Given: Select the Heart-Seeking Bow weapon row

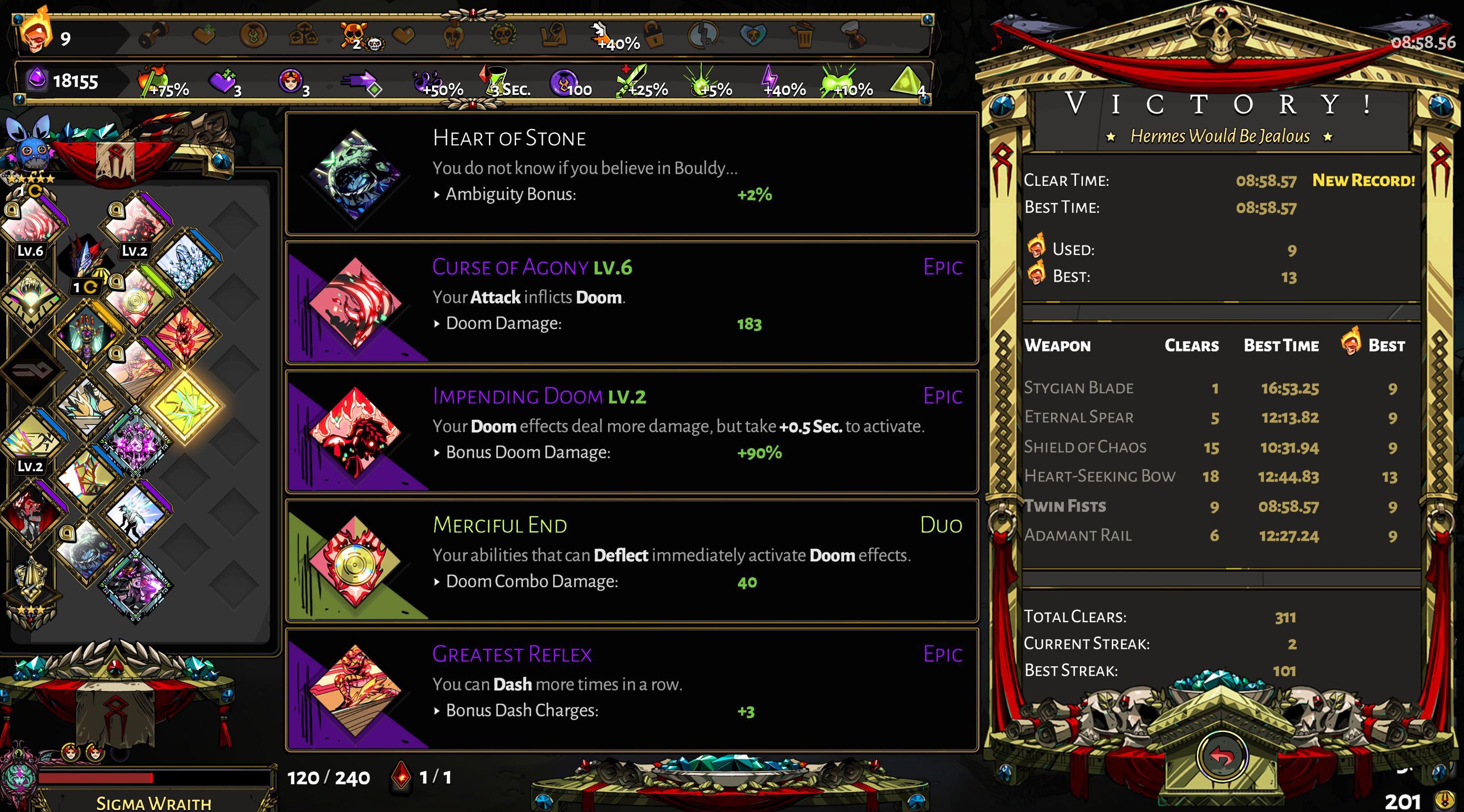Looking at the screenshot, I should coord(1210,476).
